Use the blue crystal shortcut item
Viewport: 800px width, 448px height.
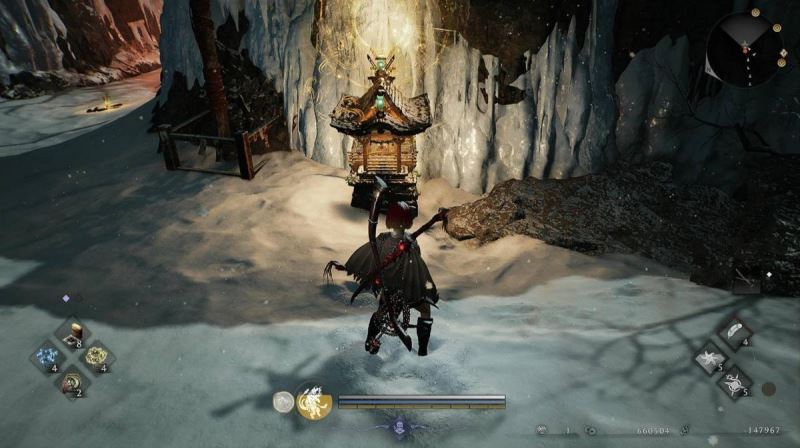pyautogui.click(x=47, y=357)
